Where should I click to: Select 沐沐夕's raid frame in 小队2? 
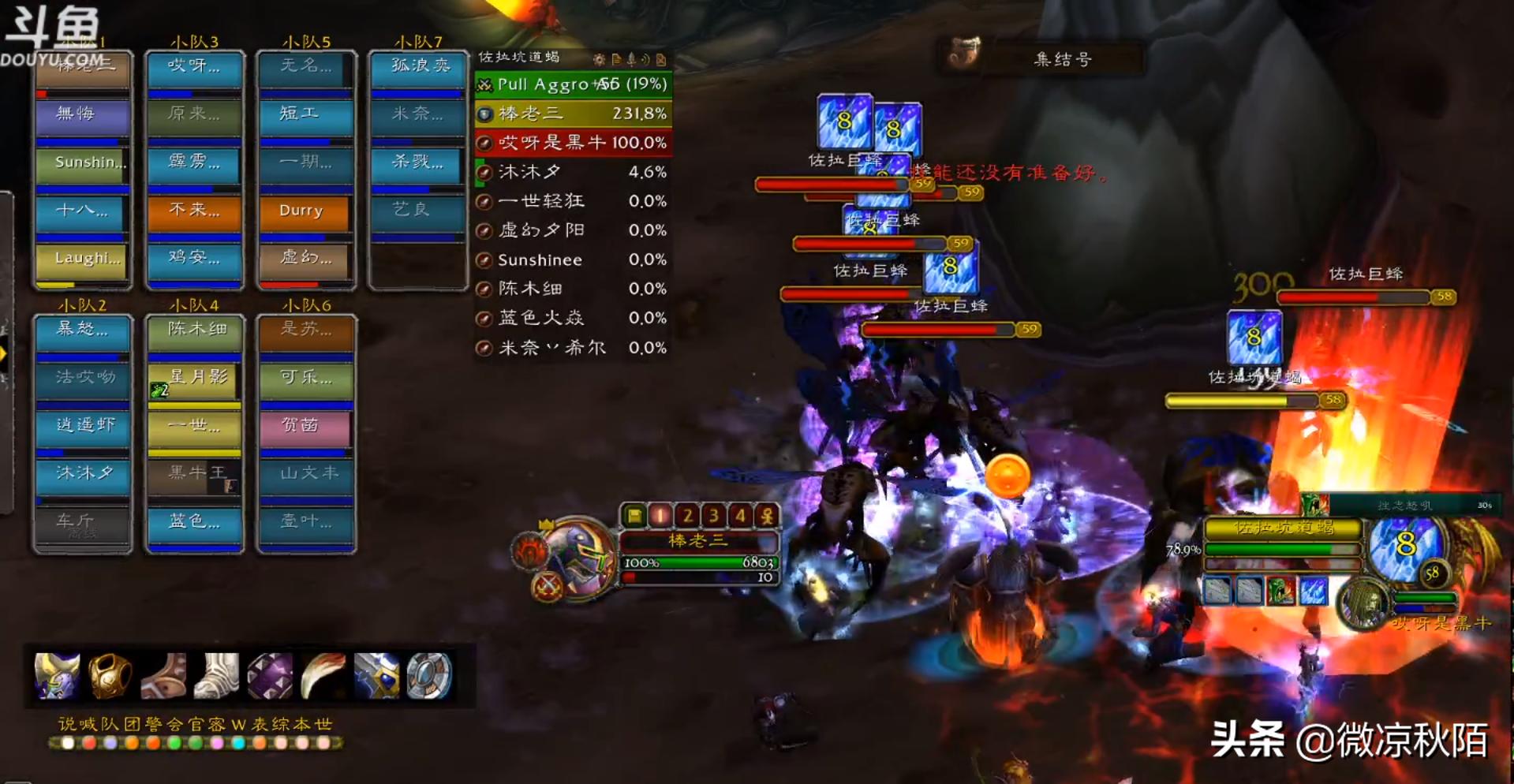(x=81, y=472)
